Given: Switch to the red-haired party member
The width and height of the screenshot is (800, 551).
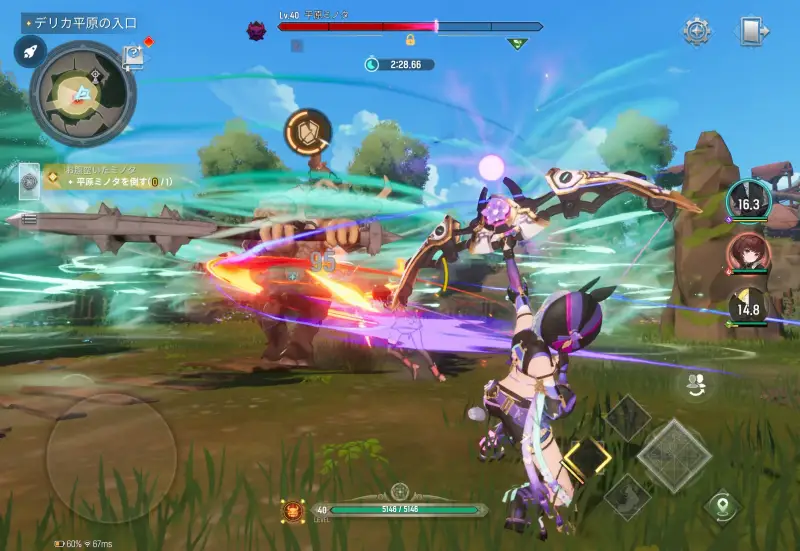Looking at the screenshot, I should [745, 251].
